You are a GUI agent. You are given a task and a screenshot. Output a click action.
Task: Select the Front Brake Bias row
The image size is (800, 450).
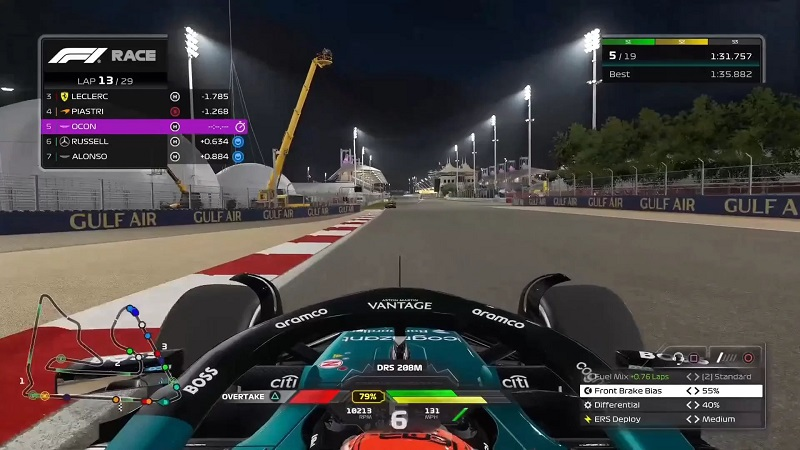tap(671, 391)
